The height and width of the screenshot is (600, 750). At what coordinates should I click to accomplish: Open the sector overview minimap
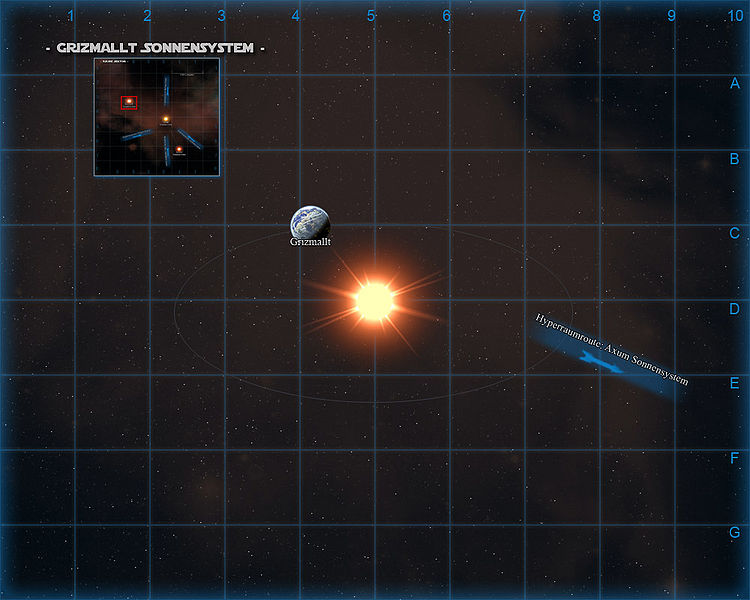click(x=157, y=118)
